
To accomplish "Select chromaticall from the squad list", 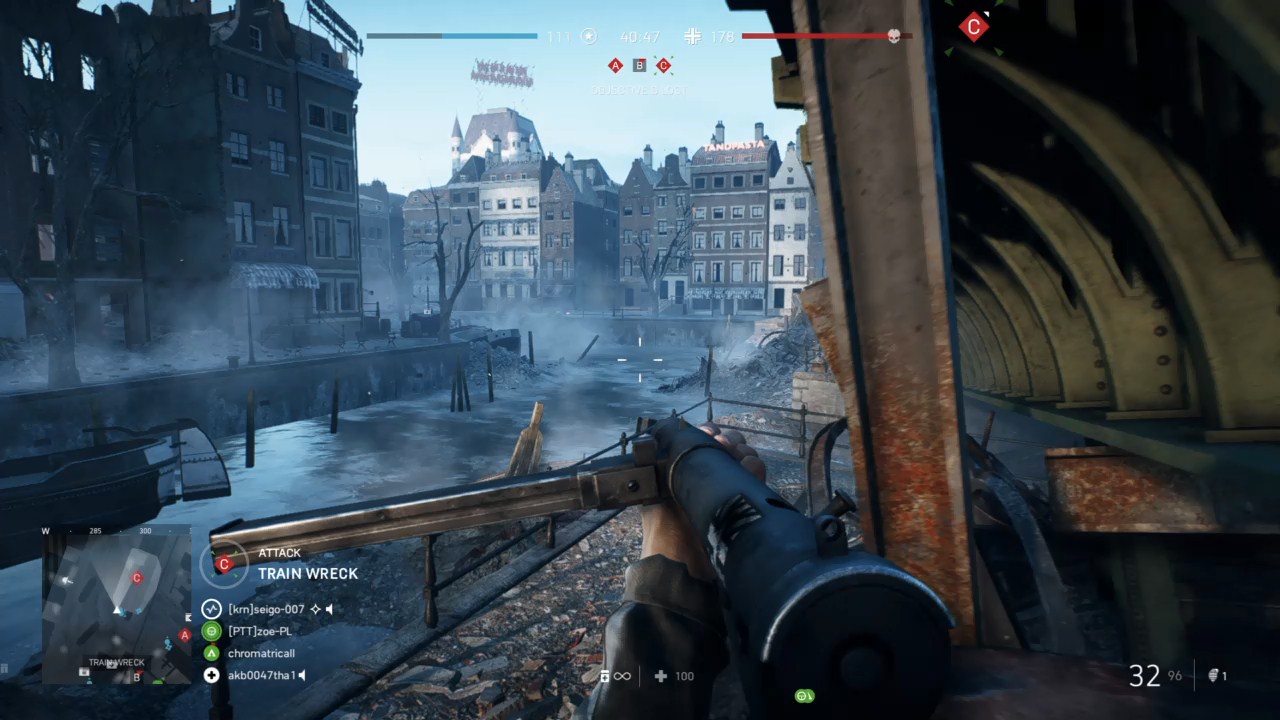I will tap(261, 653).
